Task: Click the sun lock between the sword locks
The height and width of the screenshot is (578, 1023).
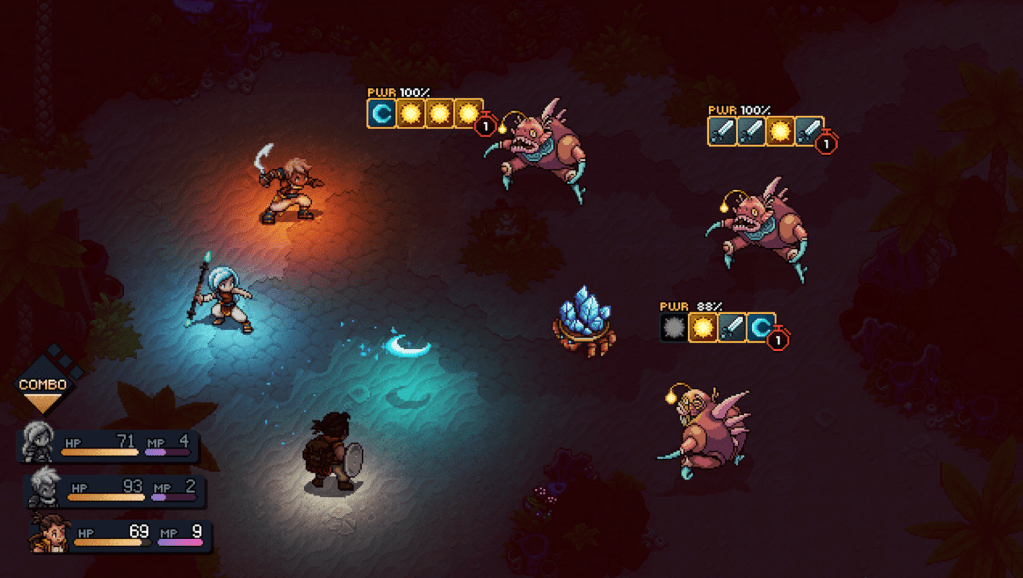Action: coord(781,131)
